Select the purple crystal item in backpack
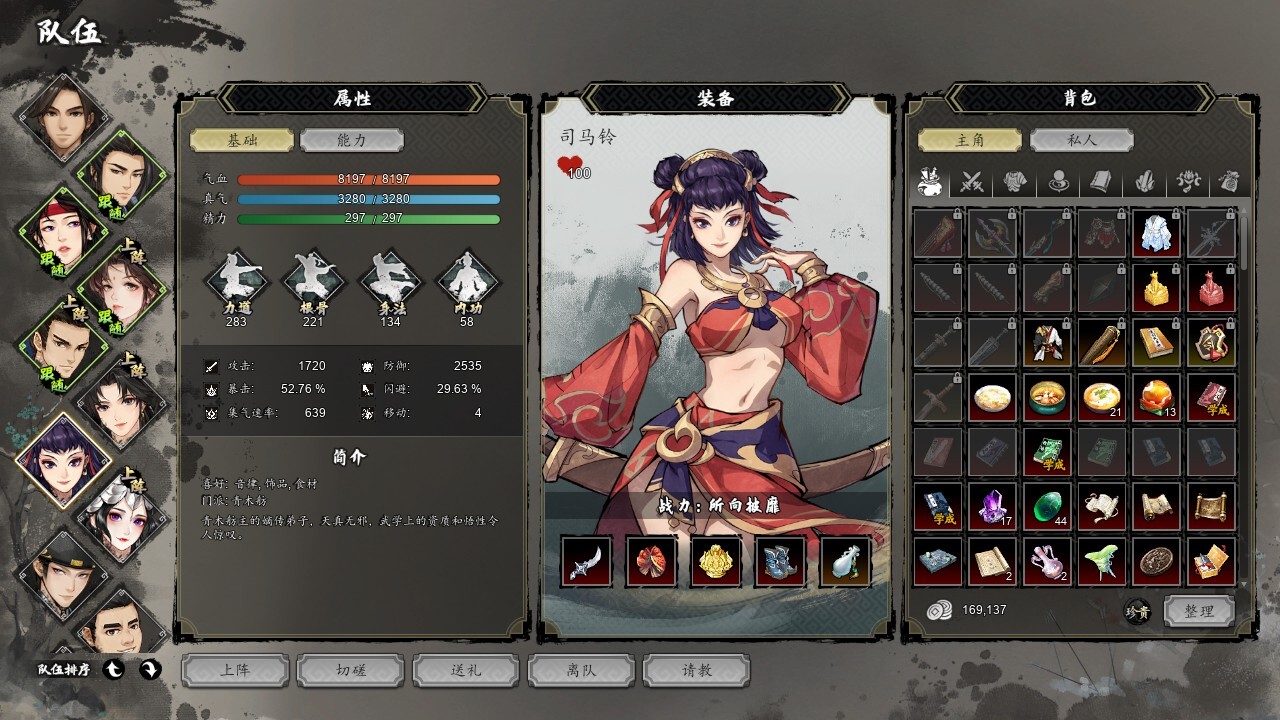The image size is (1280, 720). pyautogui.click(x=992, y=507)
